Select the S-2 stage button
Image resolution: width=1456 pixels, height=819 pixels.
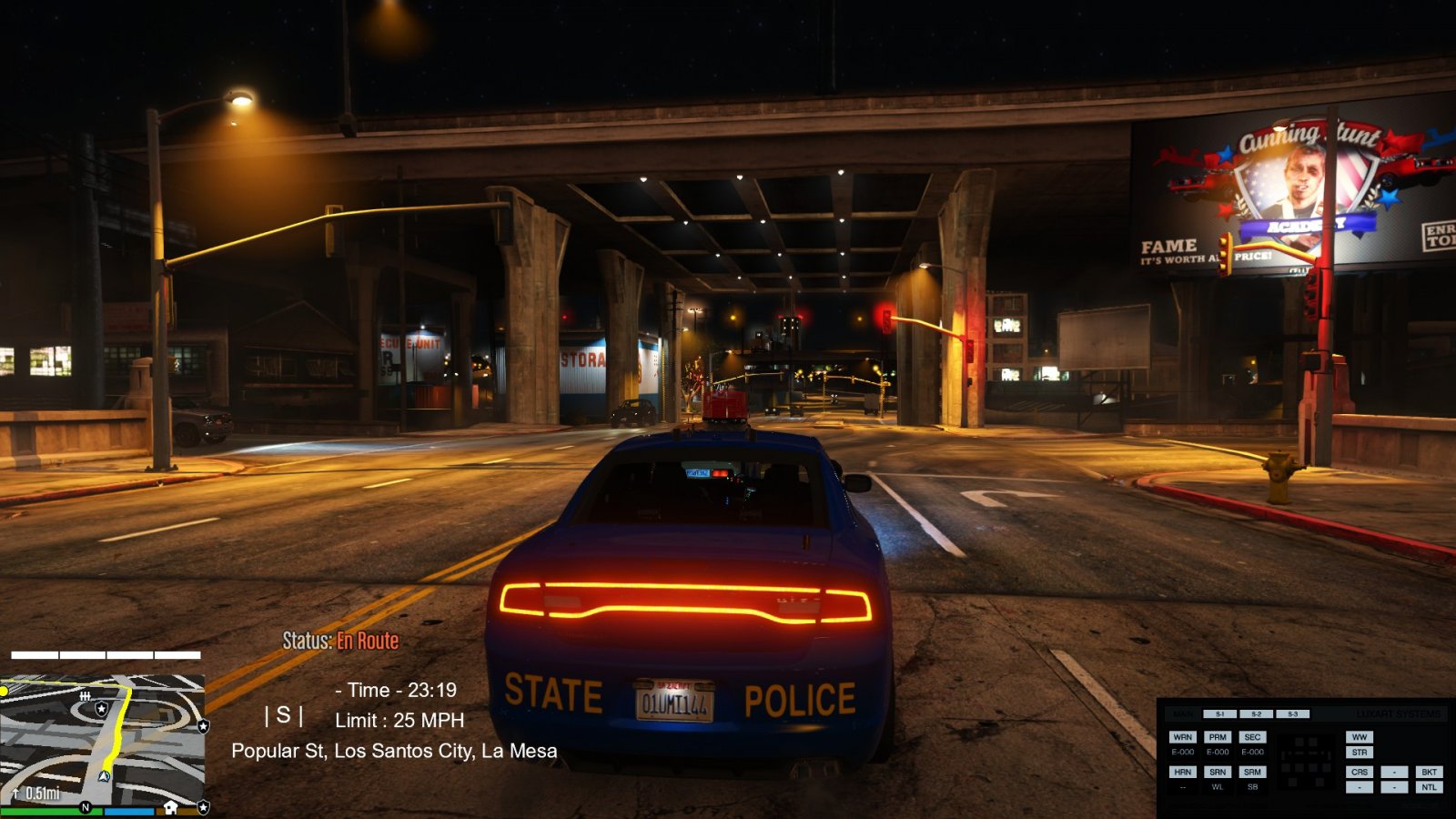pyautogui.click(x=1256, y=714)
